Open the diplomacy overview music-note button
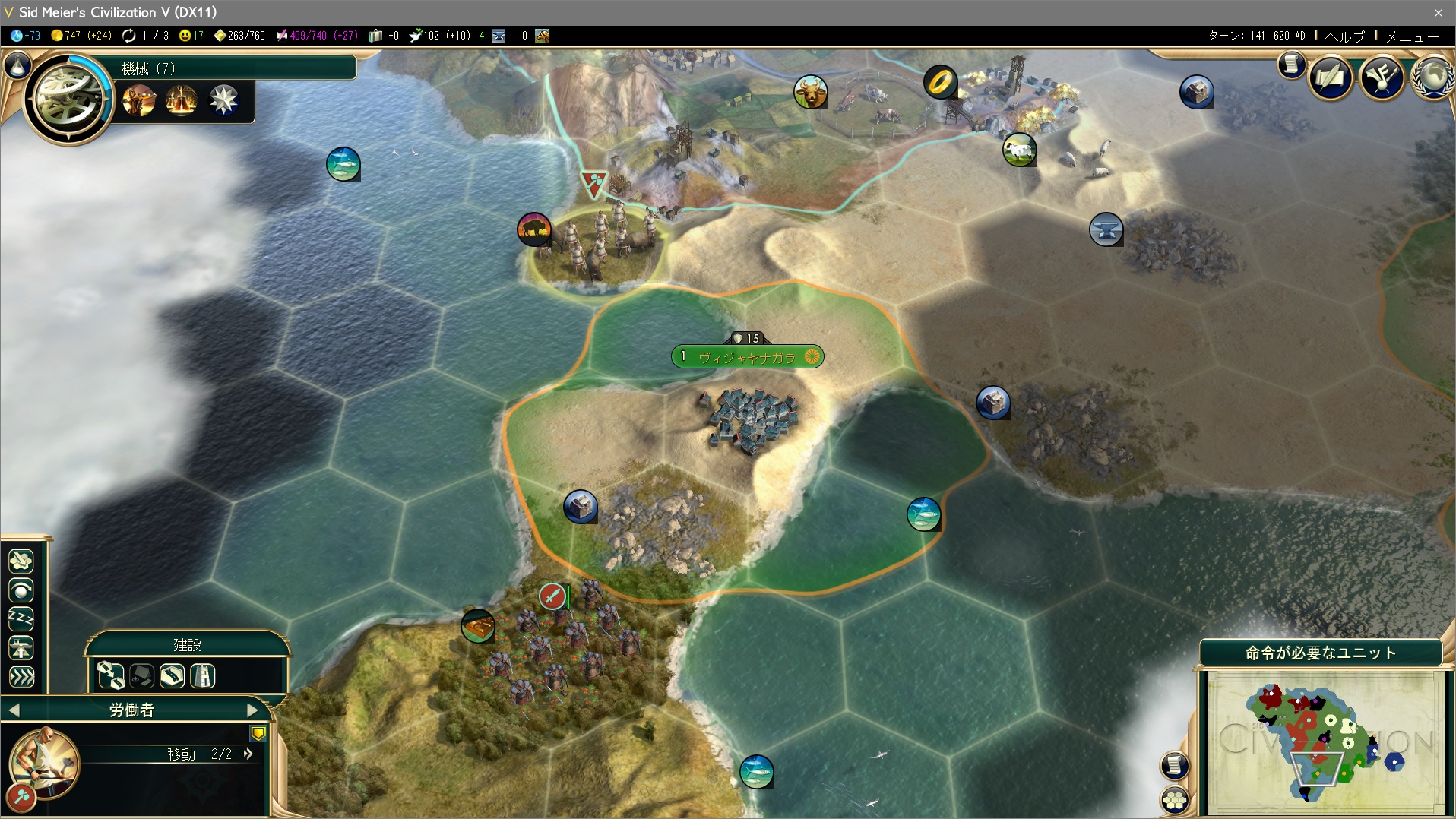Viewport: 1456px width, 819px height. tap(1381, 77)
